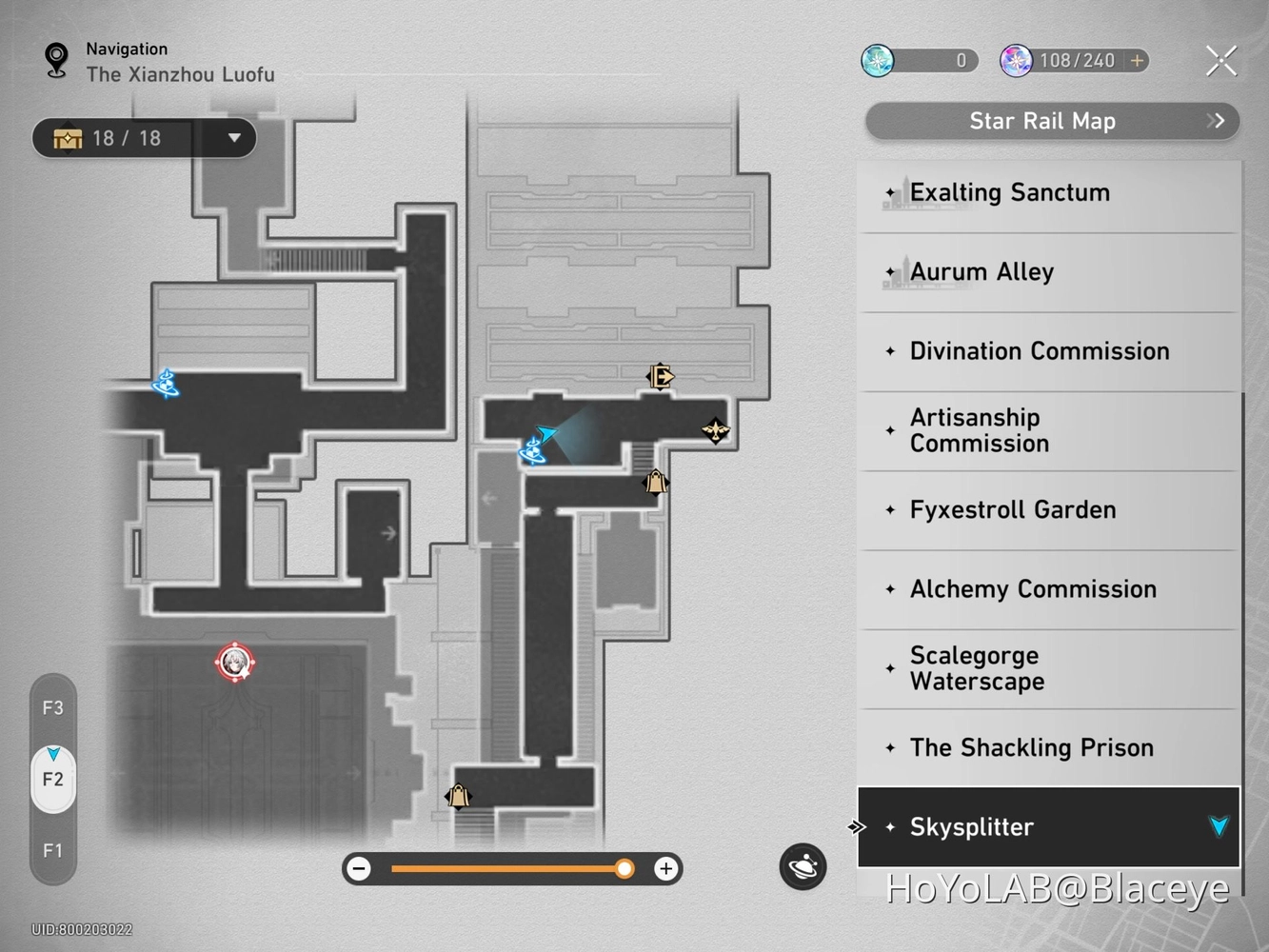Click the blue chevron on the Skysplitter entry
This screenshot has height=952, width=1269.
coord(1219,827)
